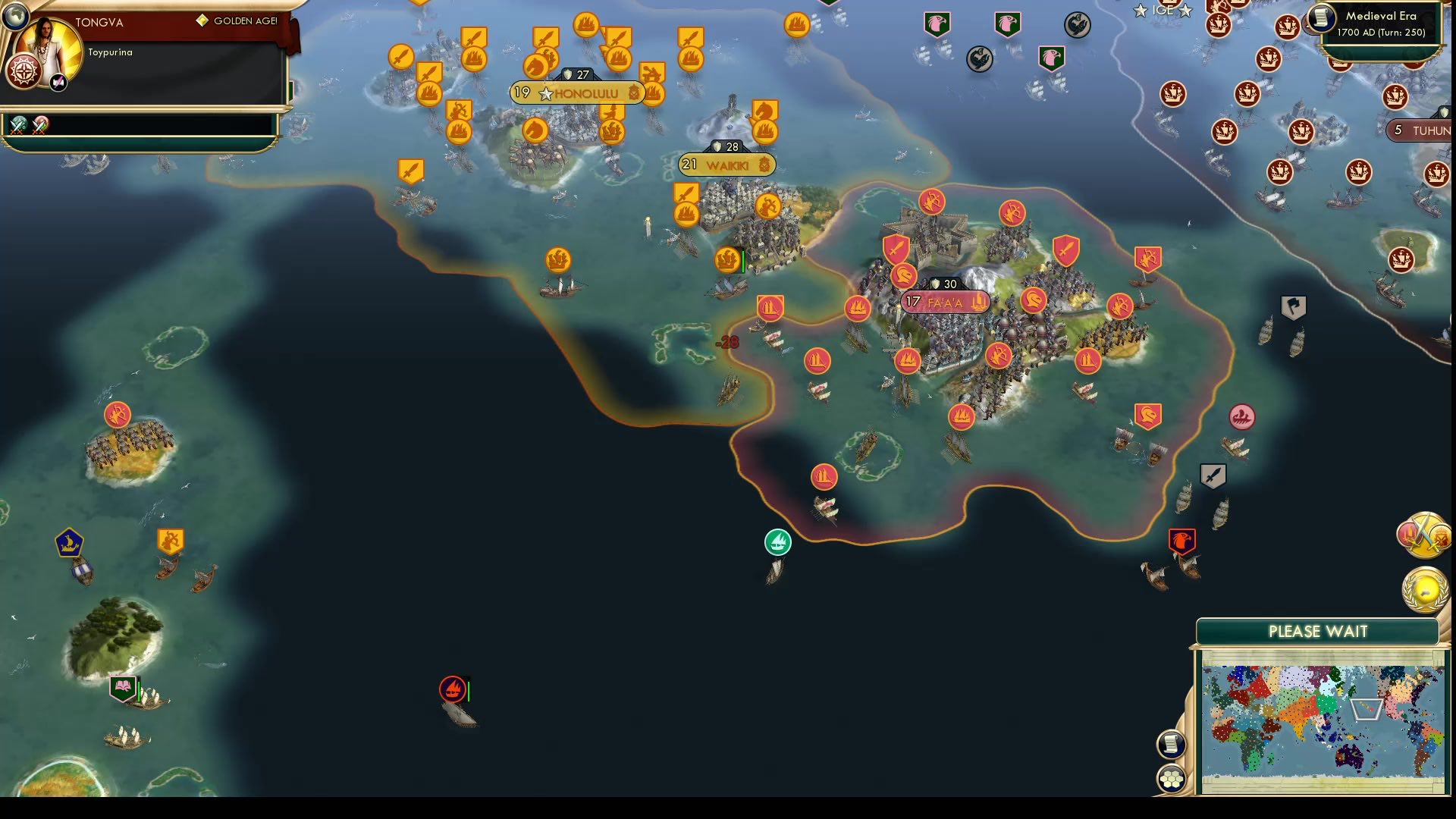Click the Waikiki city banner
This screenshot has height=819, width=1456.
point(725,165)
